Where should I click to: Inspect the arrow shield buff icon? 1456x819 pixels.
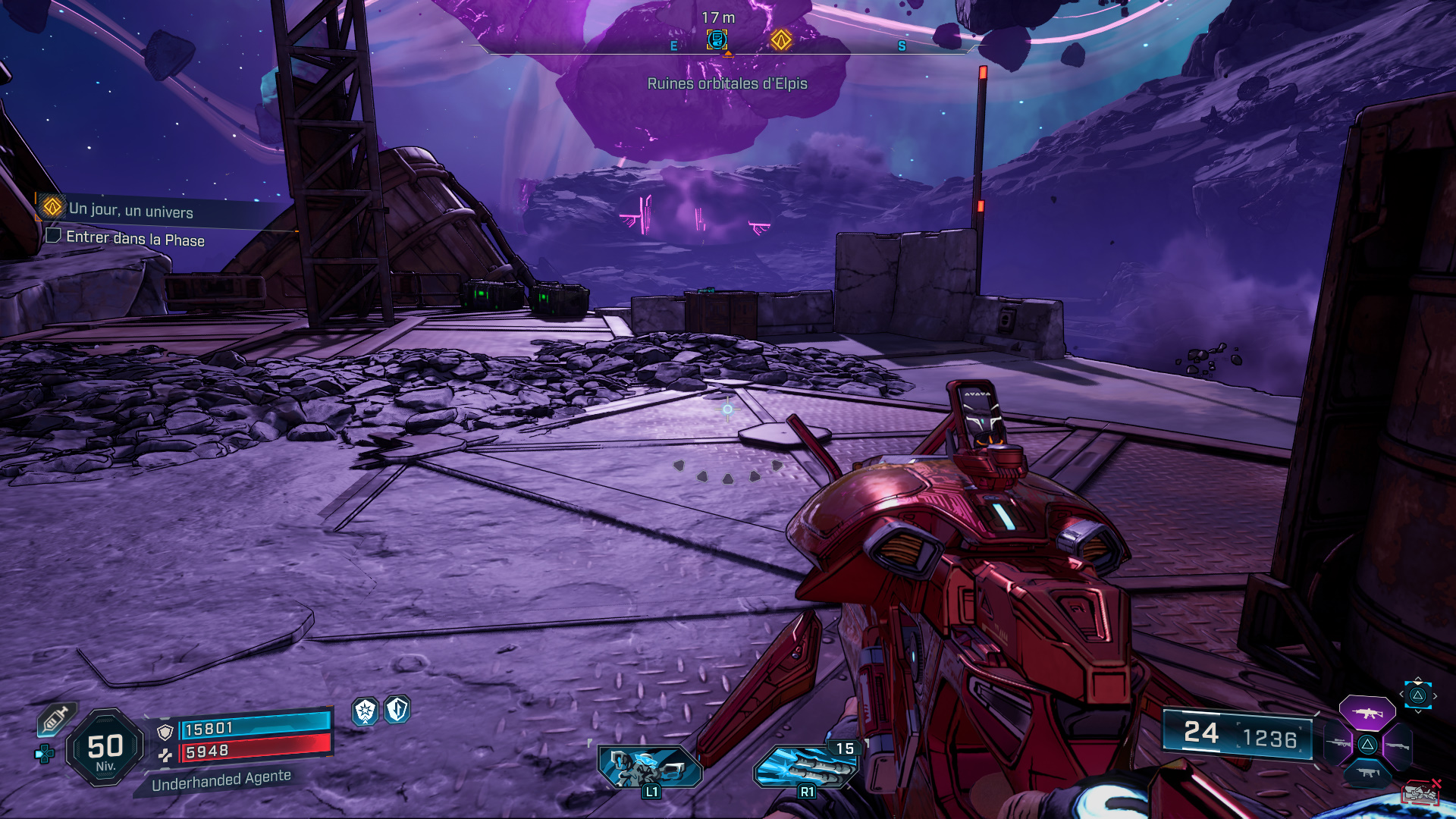(397, 710)
